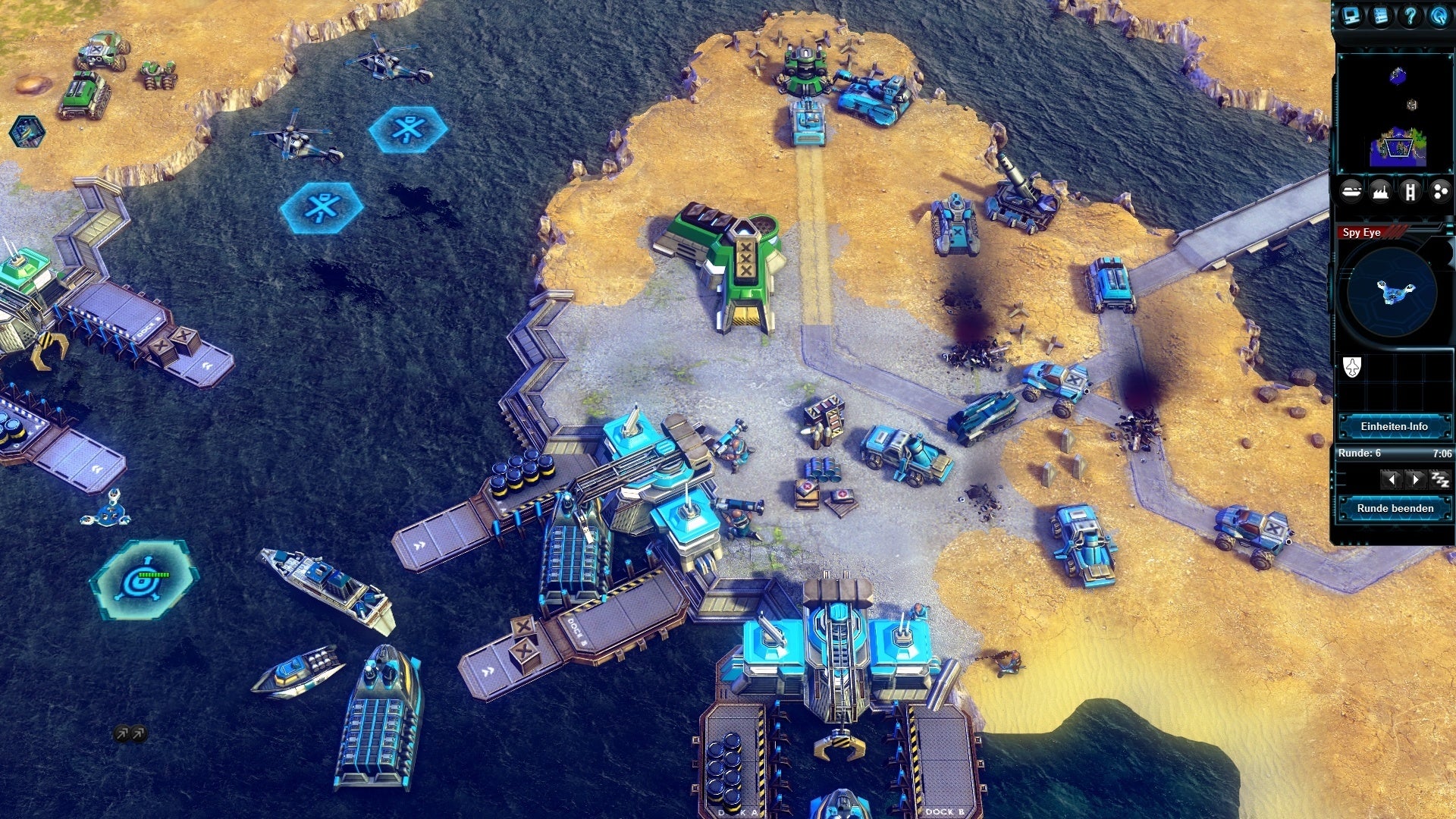This screenshot has width=1456, height=819.
Task: Select the hexagon tile with the target symbol
Action: tap(144, 580)
